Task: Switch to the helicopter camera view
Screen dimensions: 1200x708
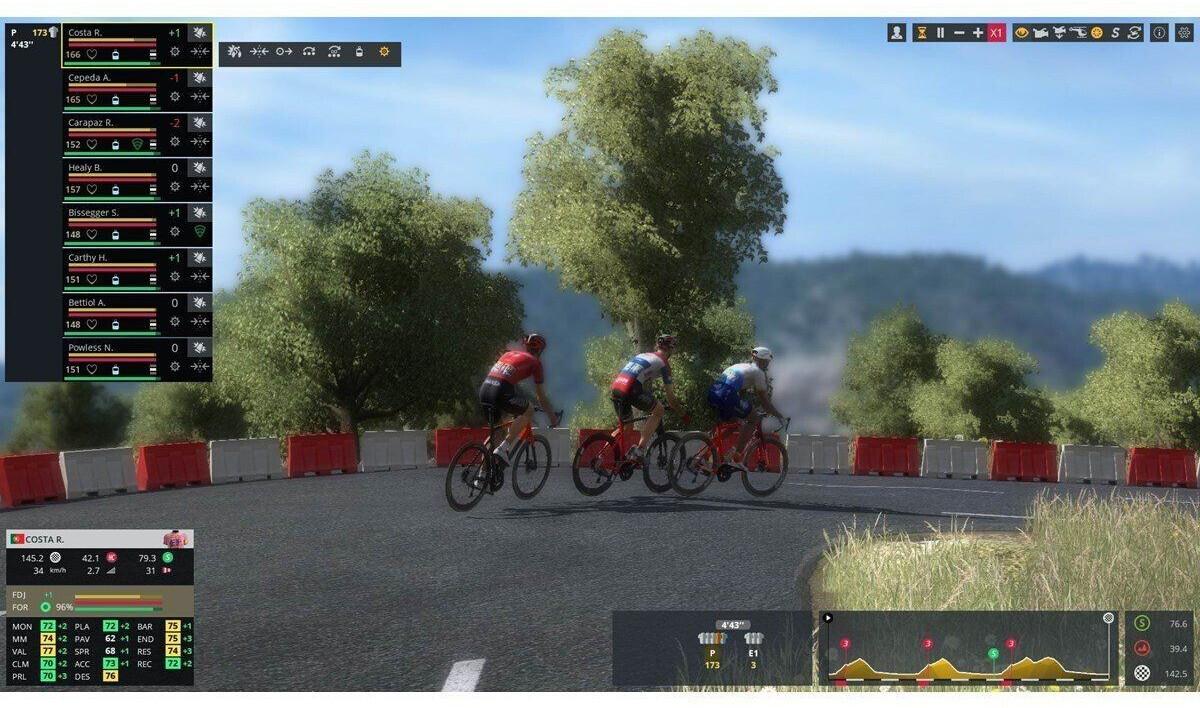Action: pos(1077,33)
